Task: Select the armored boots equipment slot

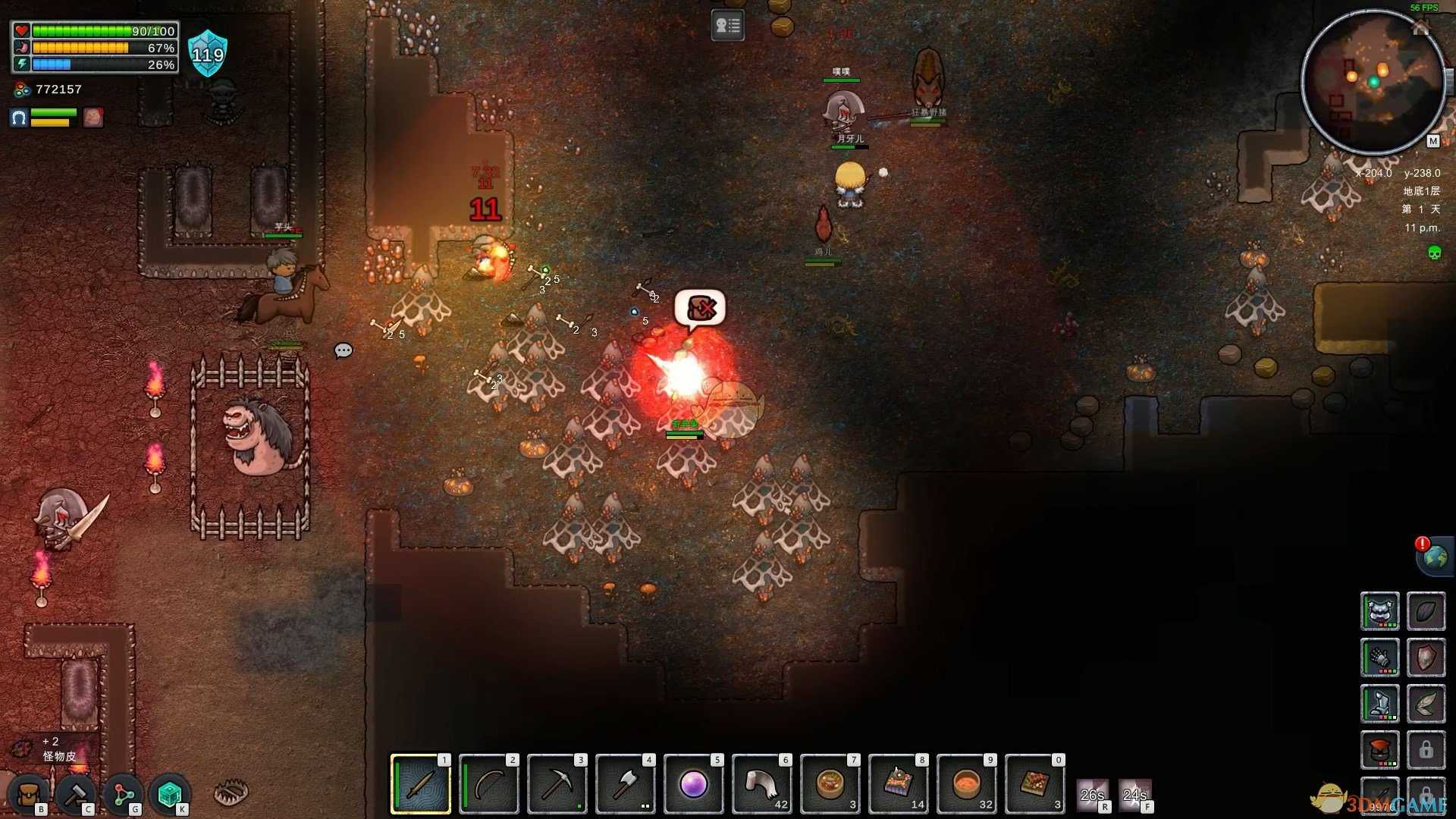Action: tap(1379, 704)
